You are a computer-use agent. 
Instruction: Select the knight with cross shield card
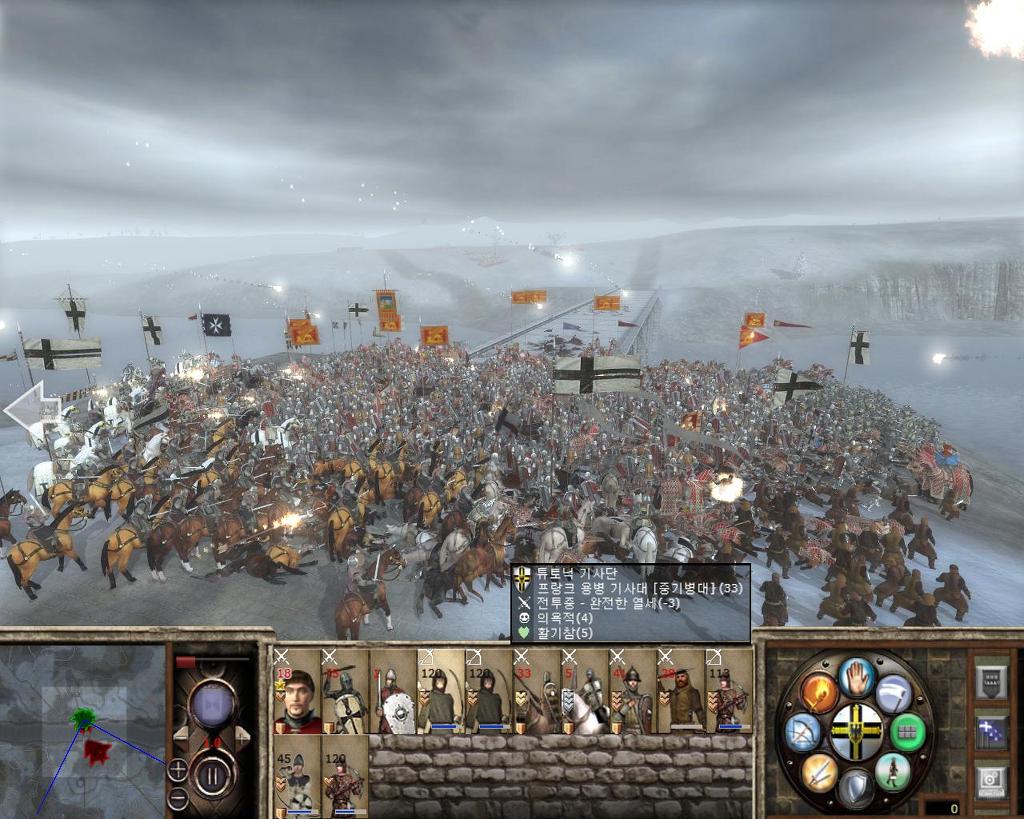344,692
